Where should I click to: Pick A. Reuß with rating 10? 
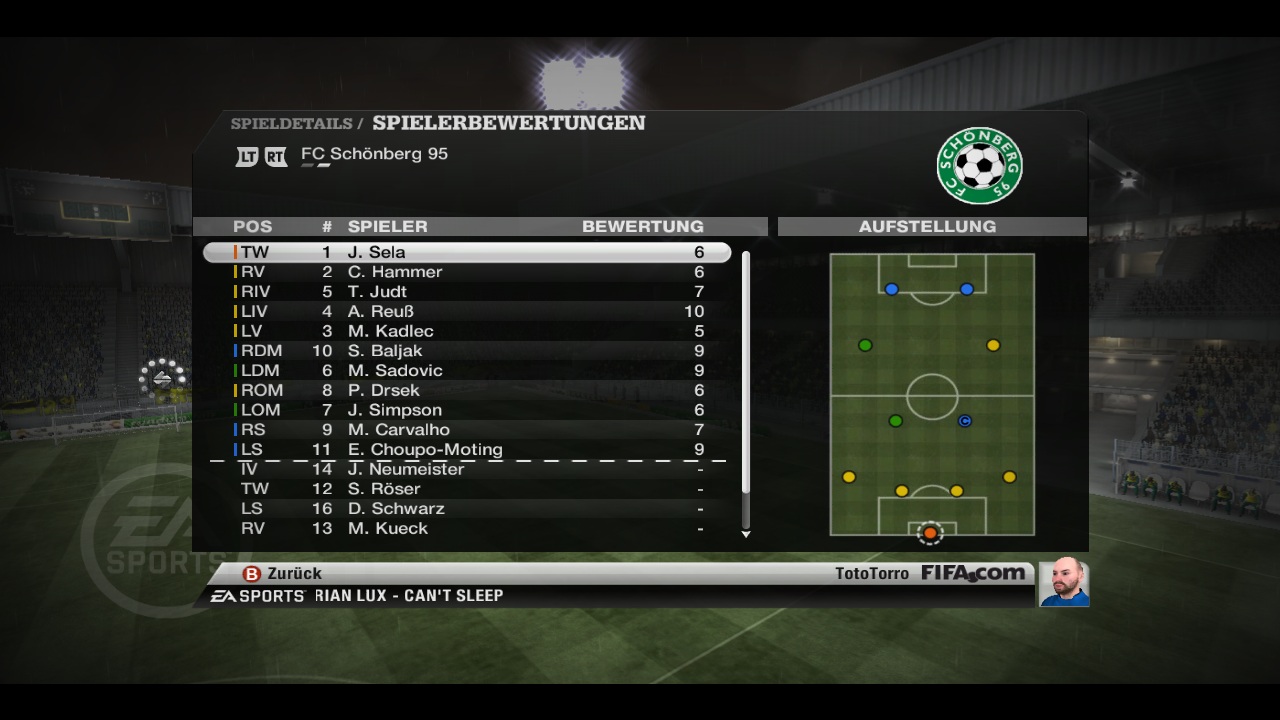[466, 312]
